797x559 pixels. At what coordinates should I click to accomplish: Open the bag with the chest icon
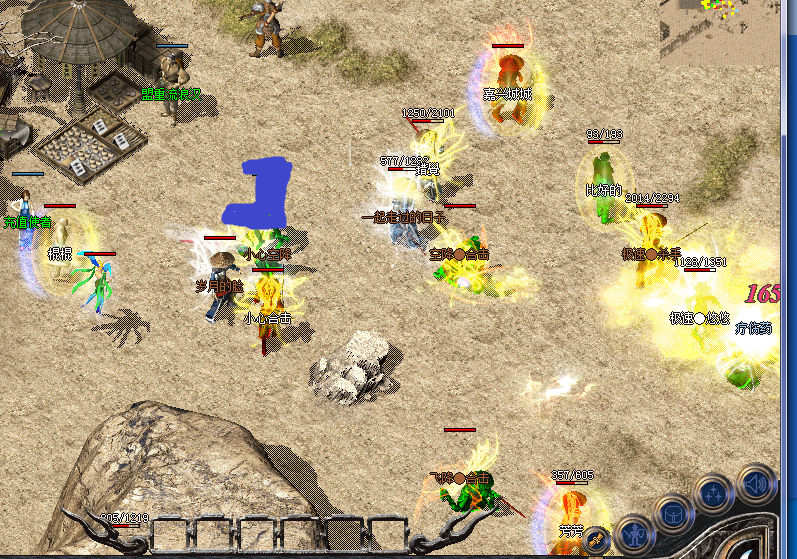675,514
